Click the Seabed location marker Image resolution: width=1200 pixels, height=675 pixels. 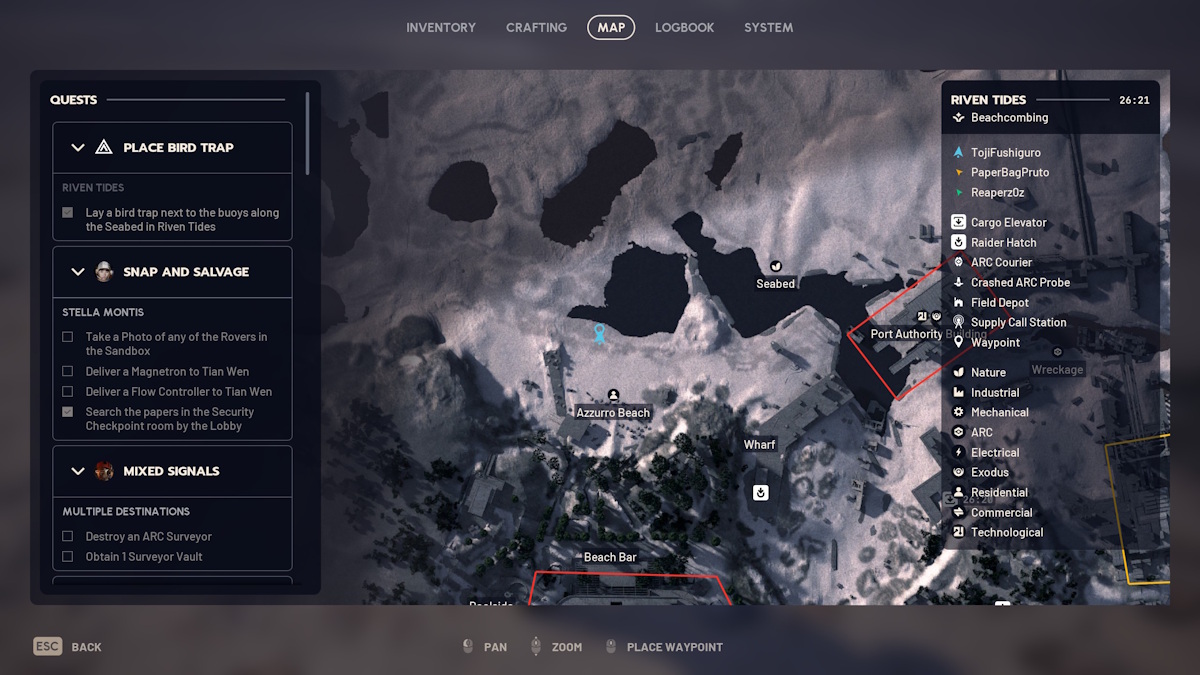pyautogui.click(x=775, y=266)
